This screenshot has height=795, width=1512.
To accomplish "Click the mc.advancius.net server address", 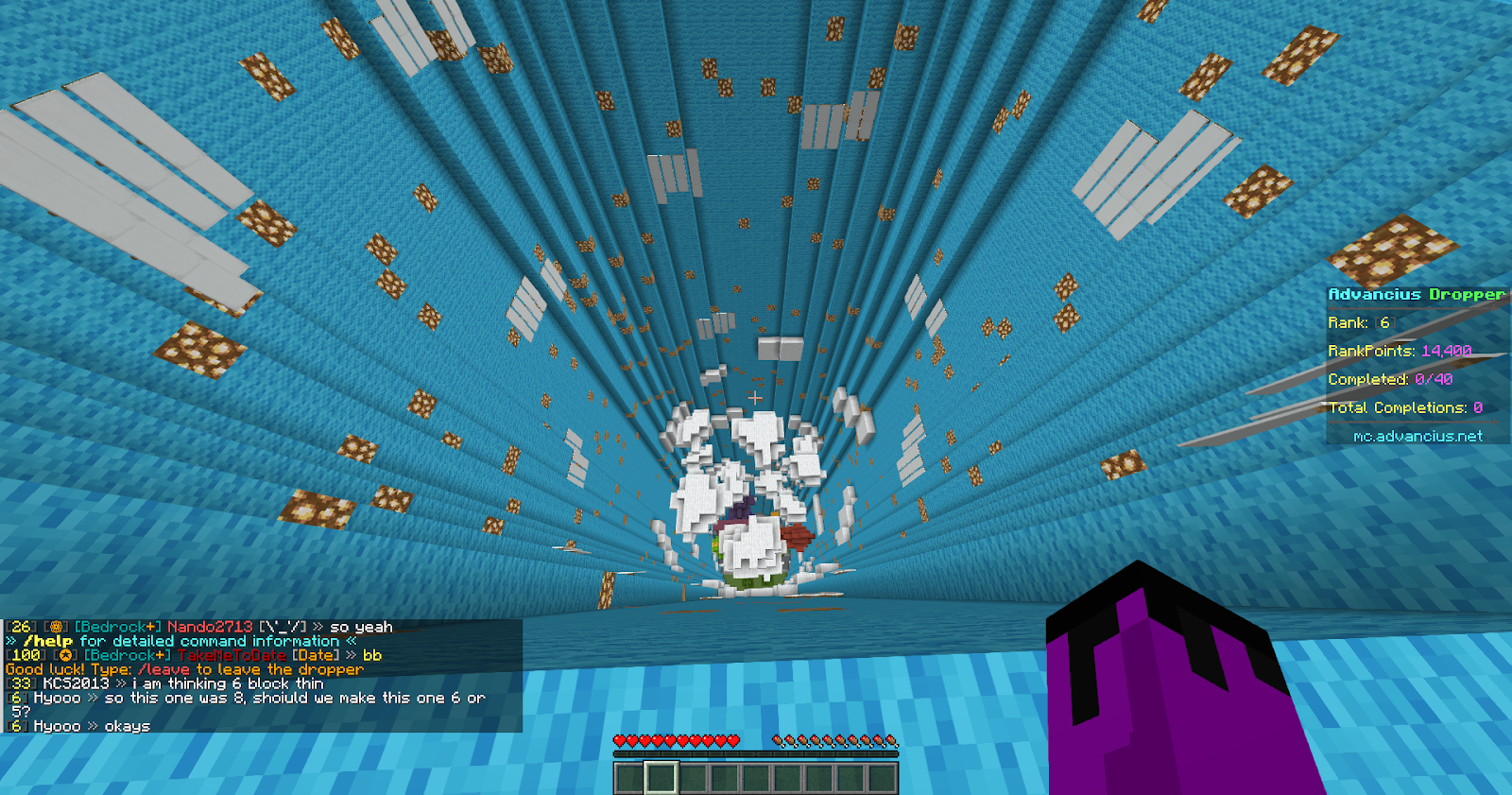I will 1417,437.
